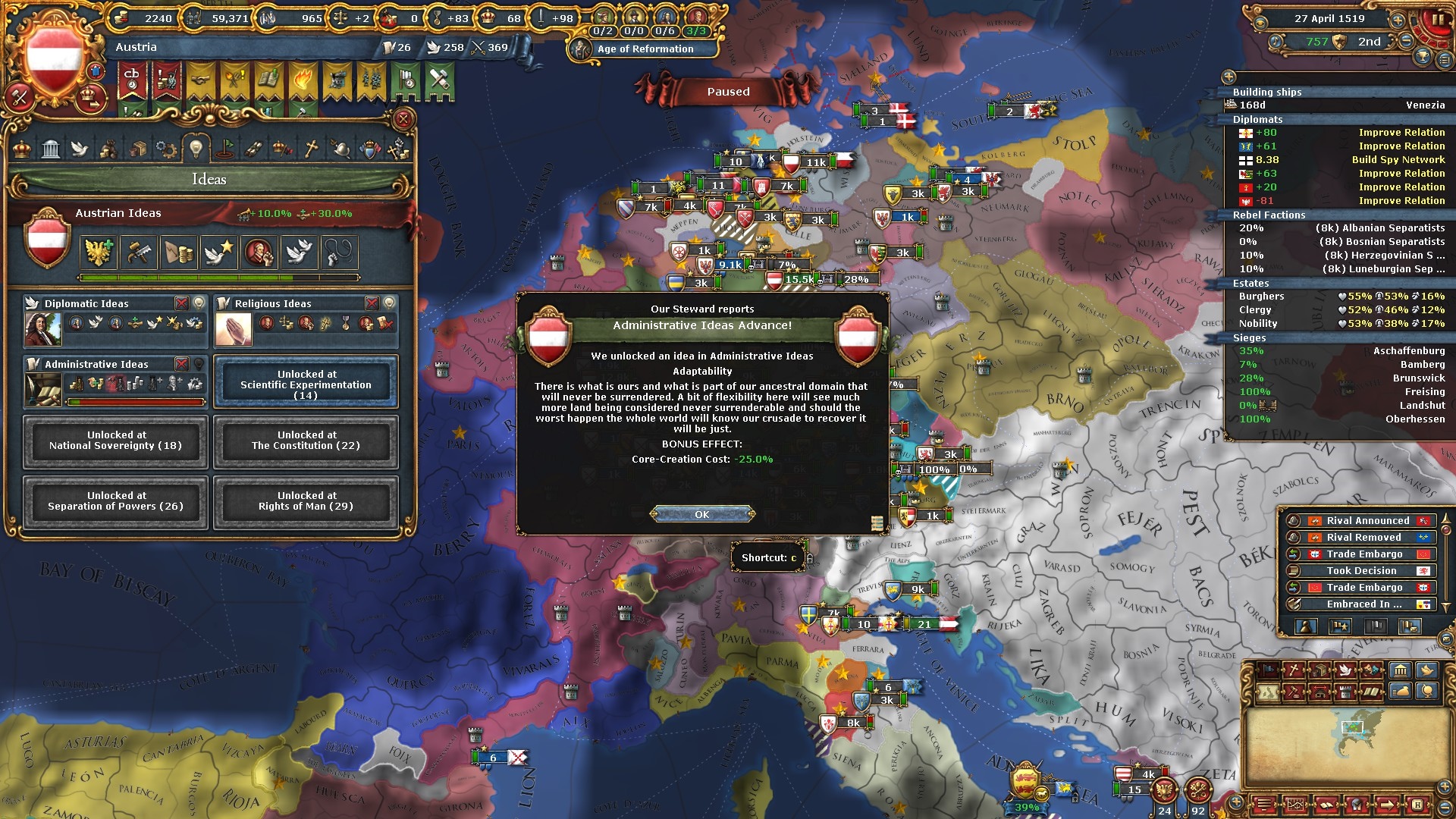Choose the Constitution (22) idea slot
The width and height of the screenshot is (1456, 819).
coord(306,441)
